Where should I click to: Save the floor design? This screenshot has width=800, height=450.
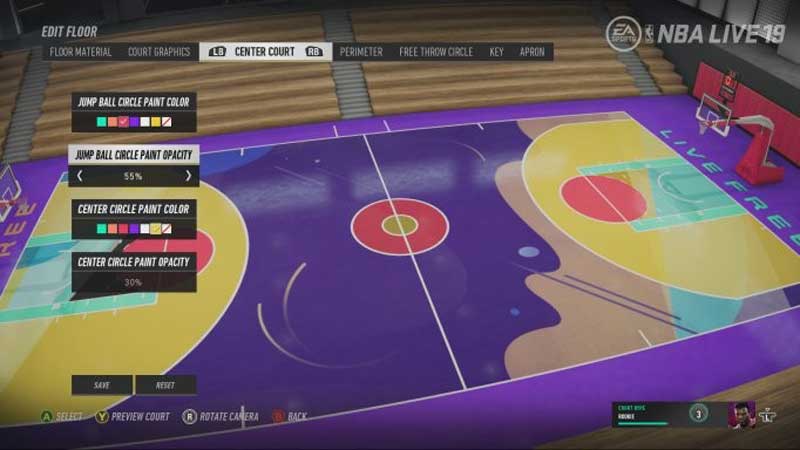pos(101,384)
